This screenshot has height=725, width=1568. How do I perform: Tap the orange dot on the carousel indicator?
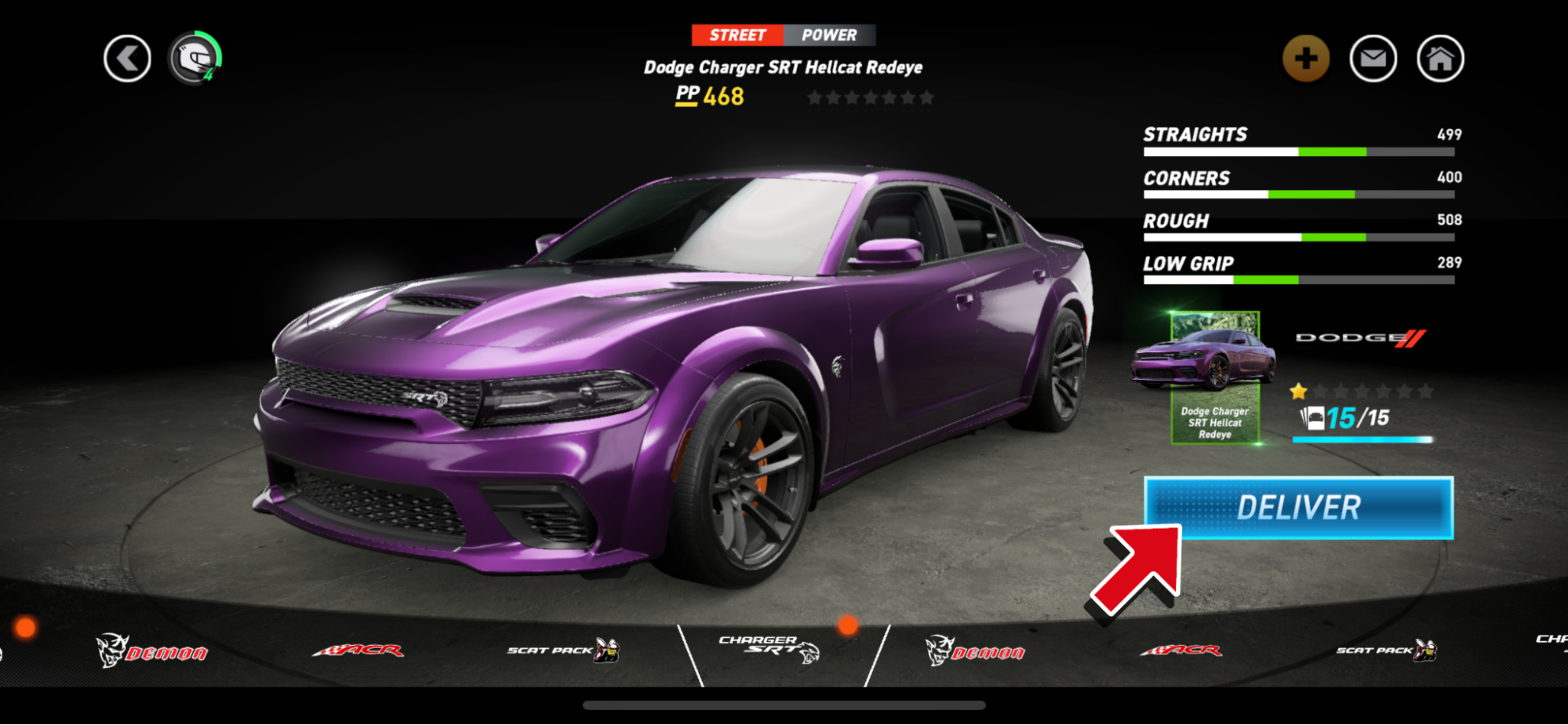[848, 628]
